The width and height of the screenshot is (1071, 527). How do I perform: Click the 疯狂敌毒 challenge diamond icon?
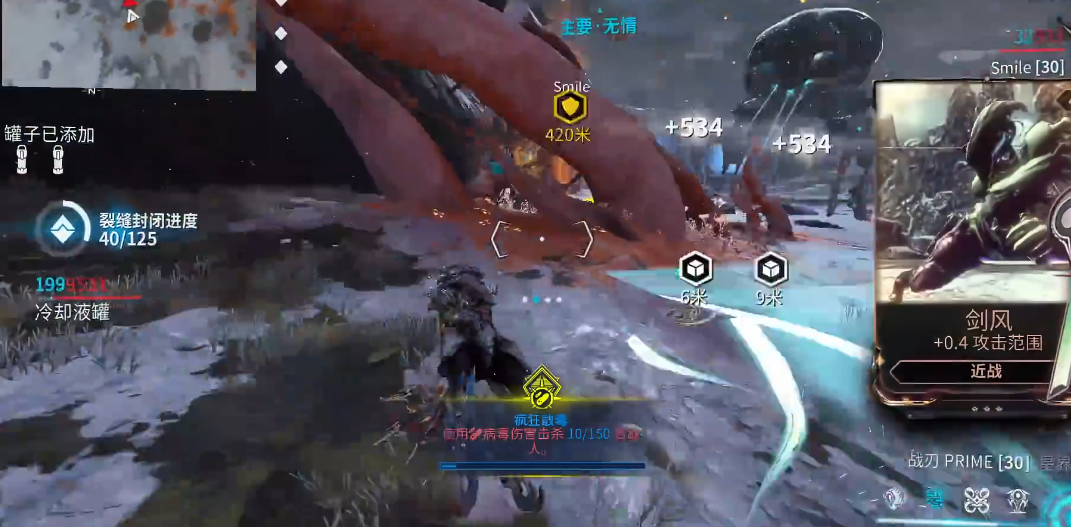541,385
